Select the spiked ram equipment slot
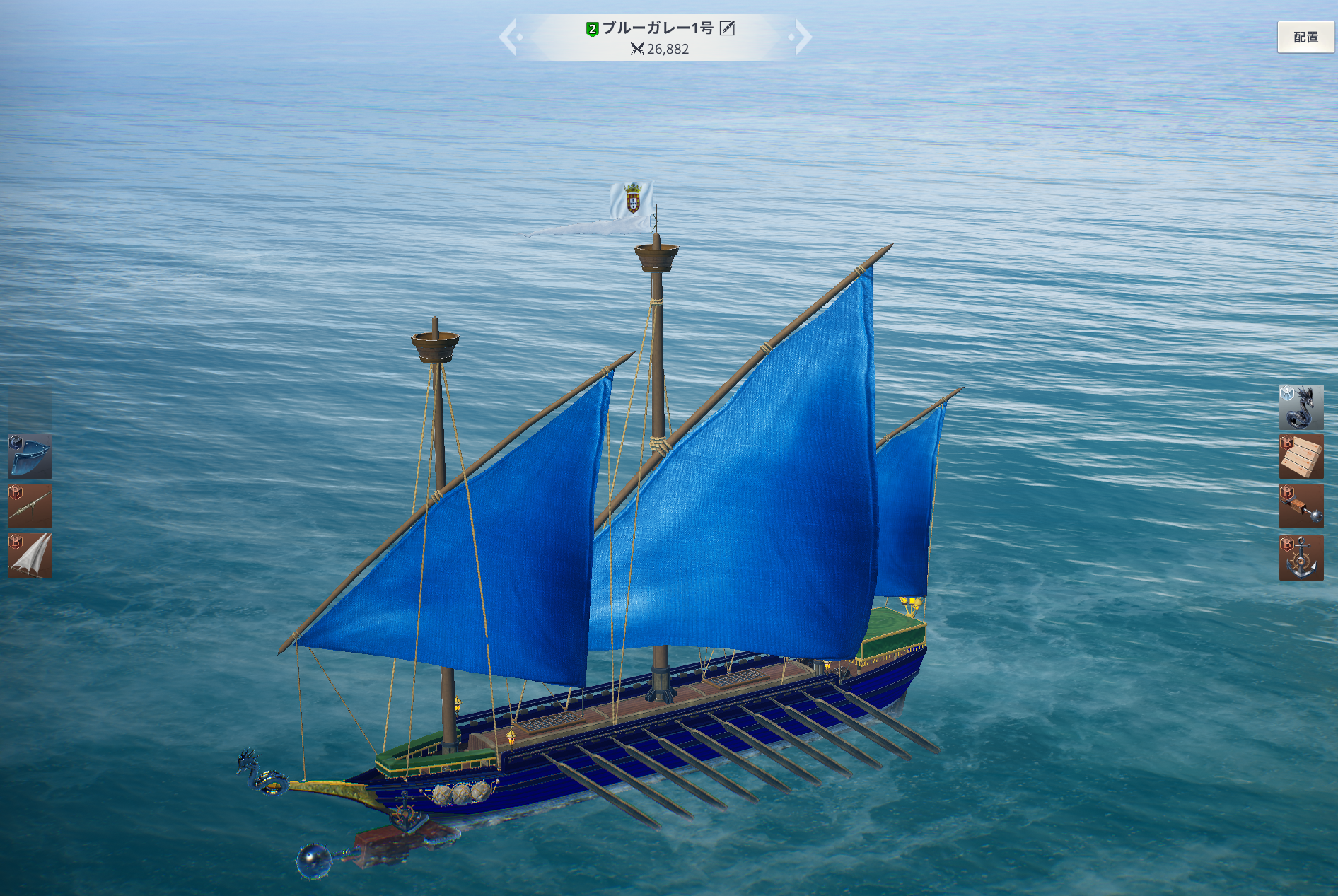This screenshot has height=896, width=1338. 1301,506
